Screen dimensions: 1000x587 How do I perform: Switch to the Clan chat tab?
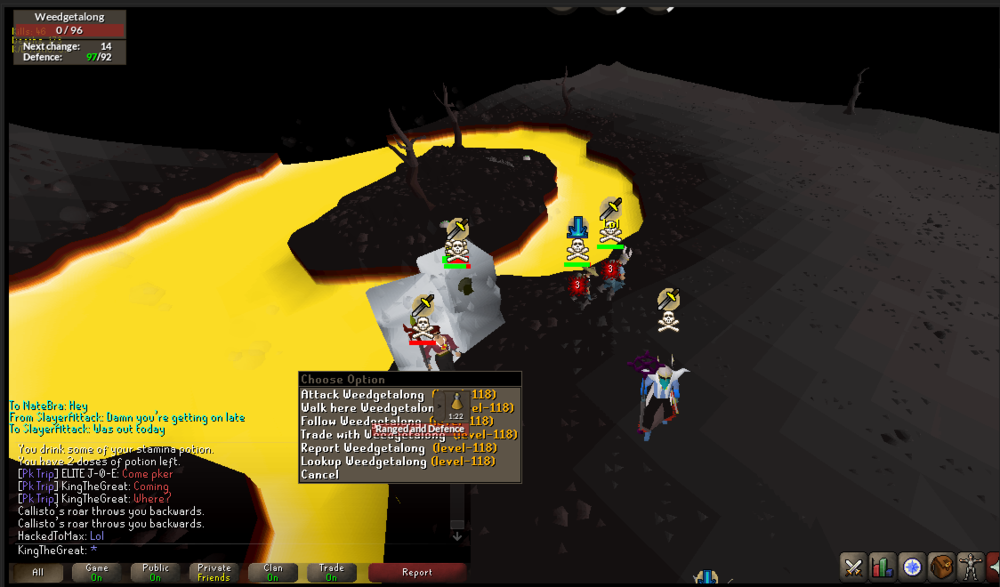pyautogui.click(x=272, y=573)
